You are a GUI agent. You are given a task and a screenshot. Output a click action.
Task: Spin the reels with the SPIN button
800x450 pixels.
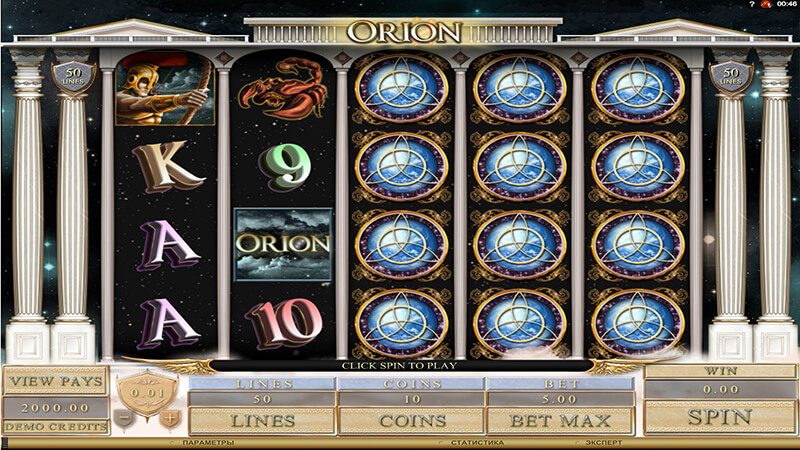tap(720, 415)
